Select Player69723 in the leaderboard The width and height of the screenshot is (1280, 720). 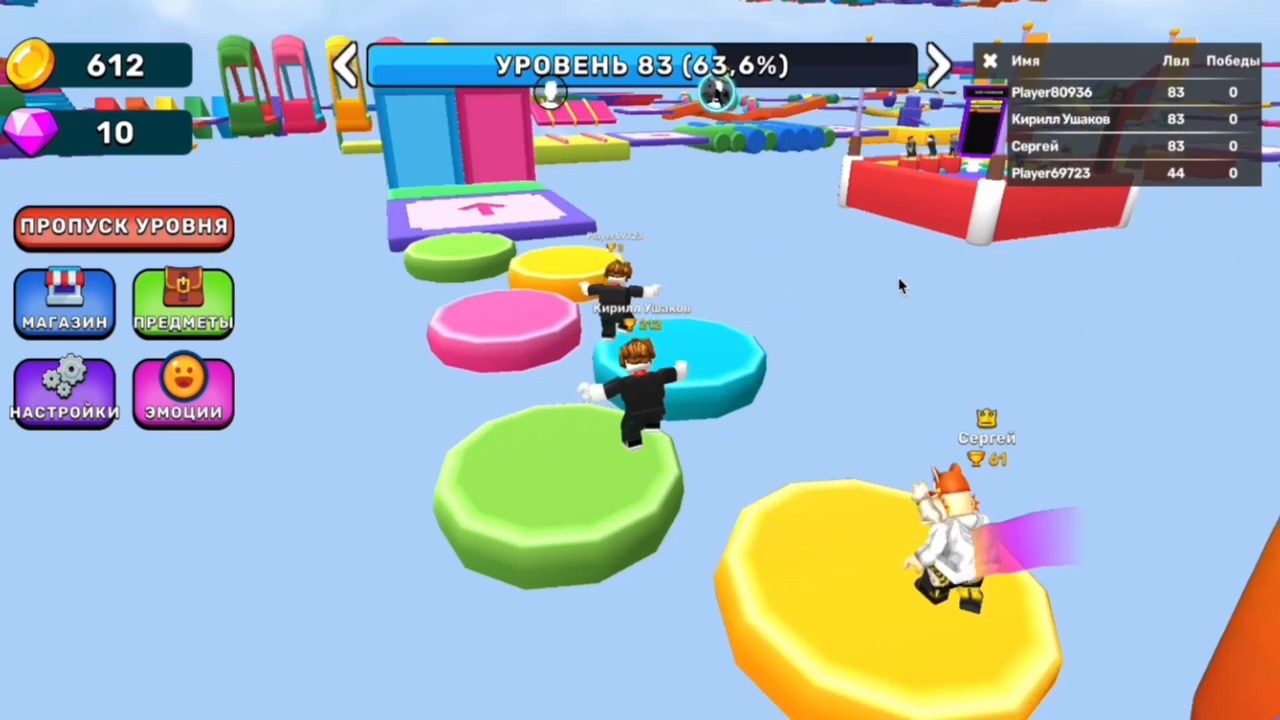coord(1050,173)
